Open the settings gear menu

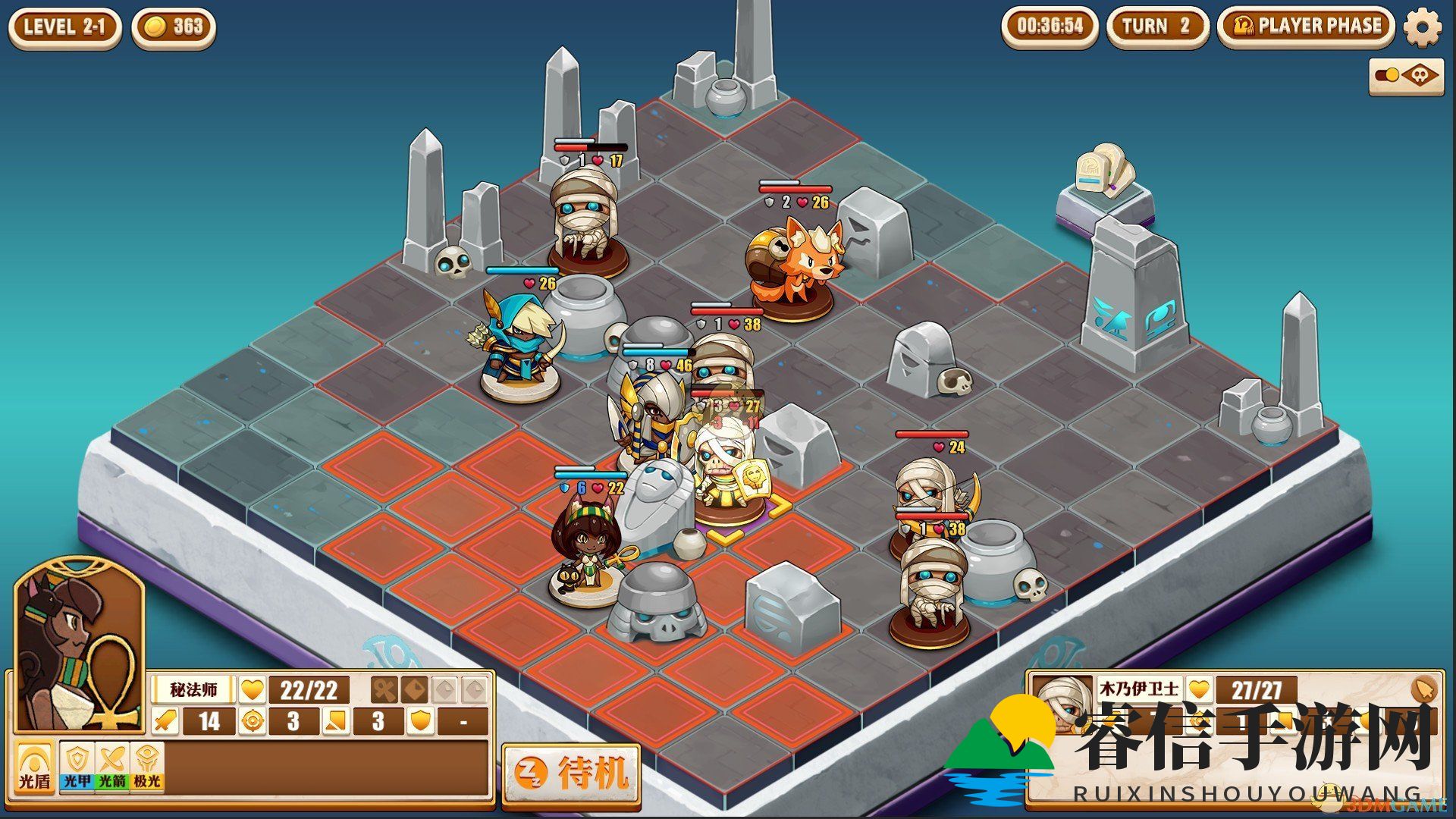(x=1422, y=28)
